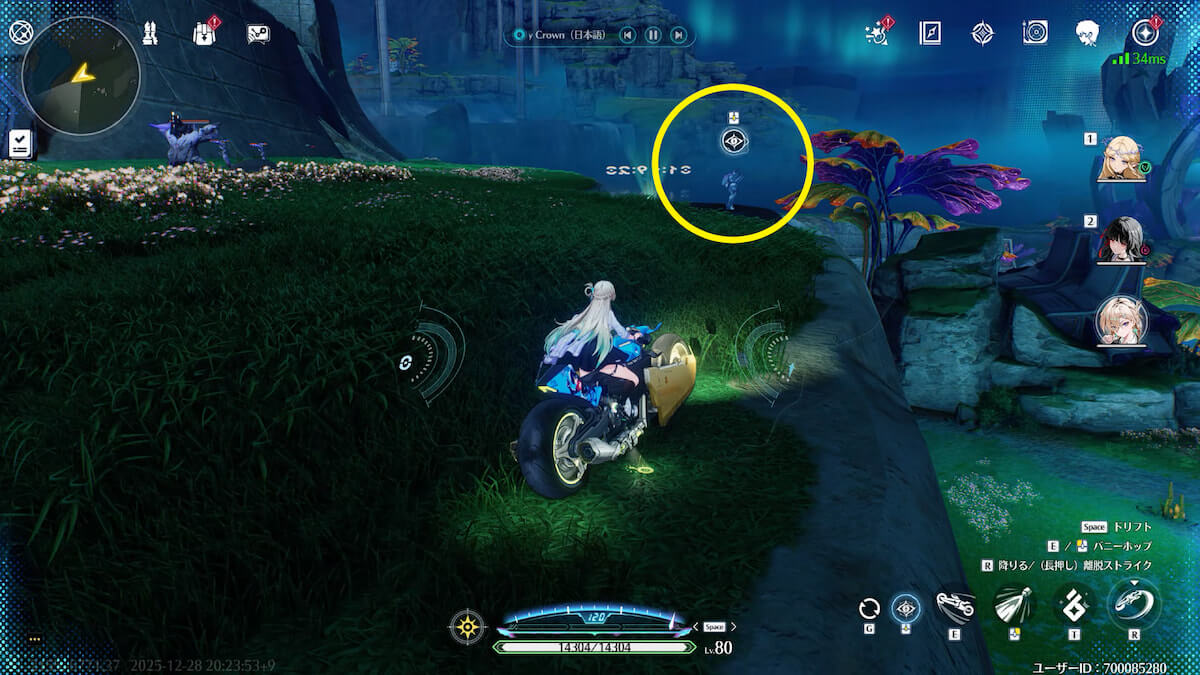This screenshot has width=1200, height=675.
Task: Open the backpack inventory icon
Action: tap(204, 33)
